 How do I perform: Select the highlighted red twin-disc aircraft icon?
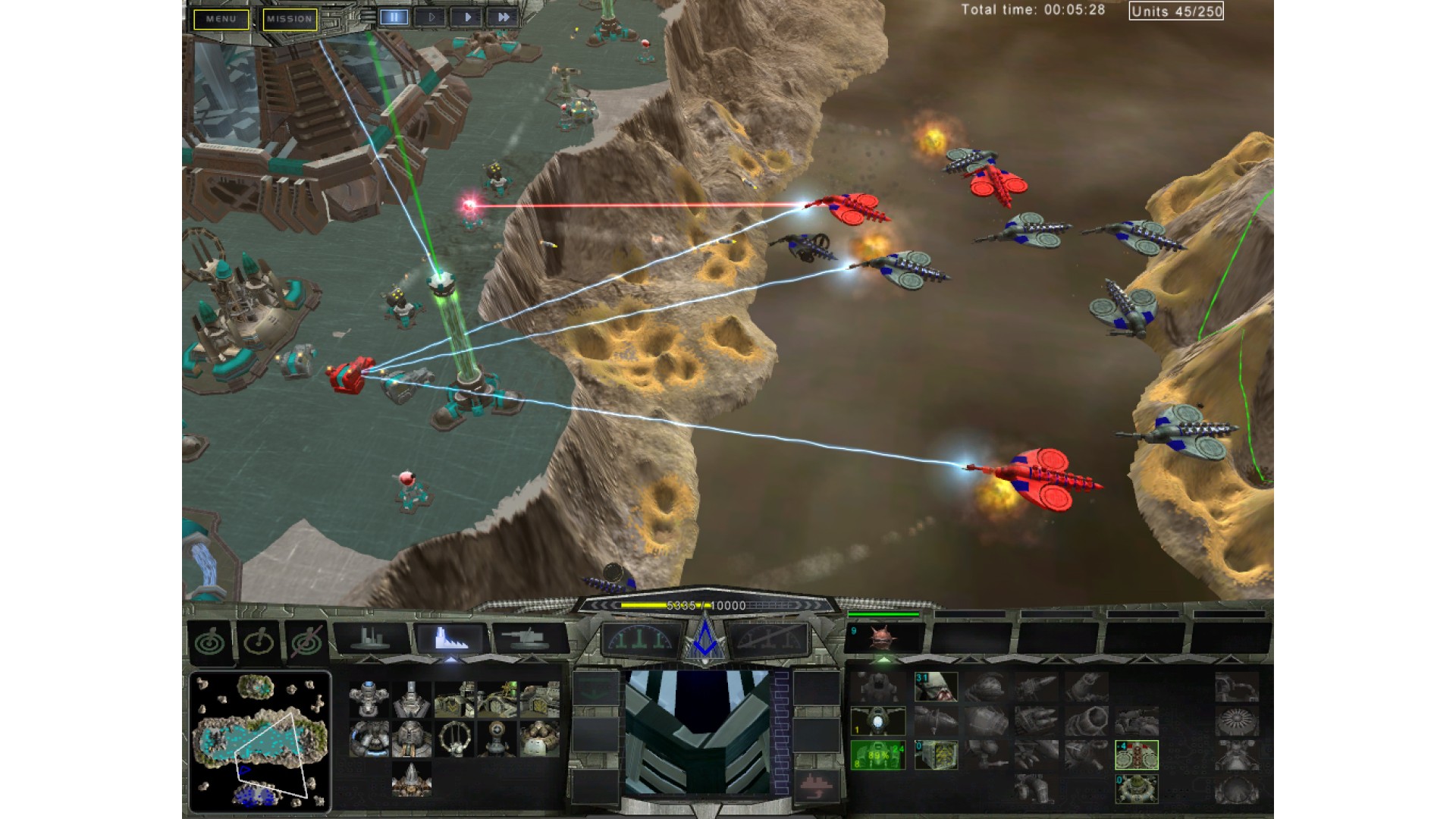pyautogui.click(x=1136, y=755)
